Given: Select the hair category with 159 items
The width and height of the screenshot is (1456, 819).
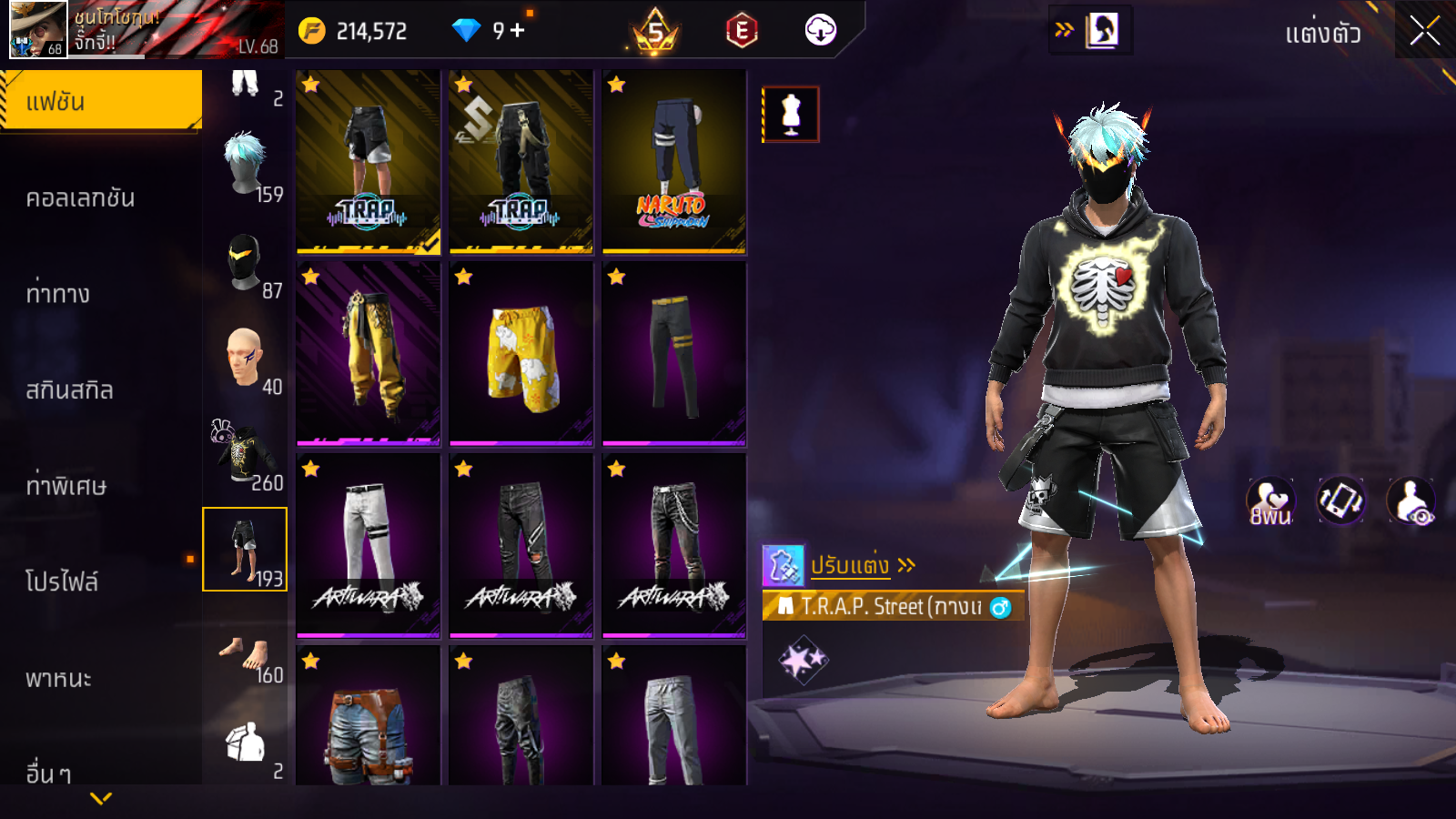Looking at the screenshot, I should click(x=245, y=166).
